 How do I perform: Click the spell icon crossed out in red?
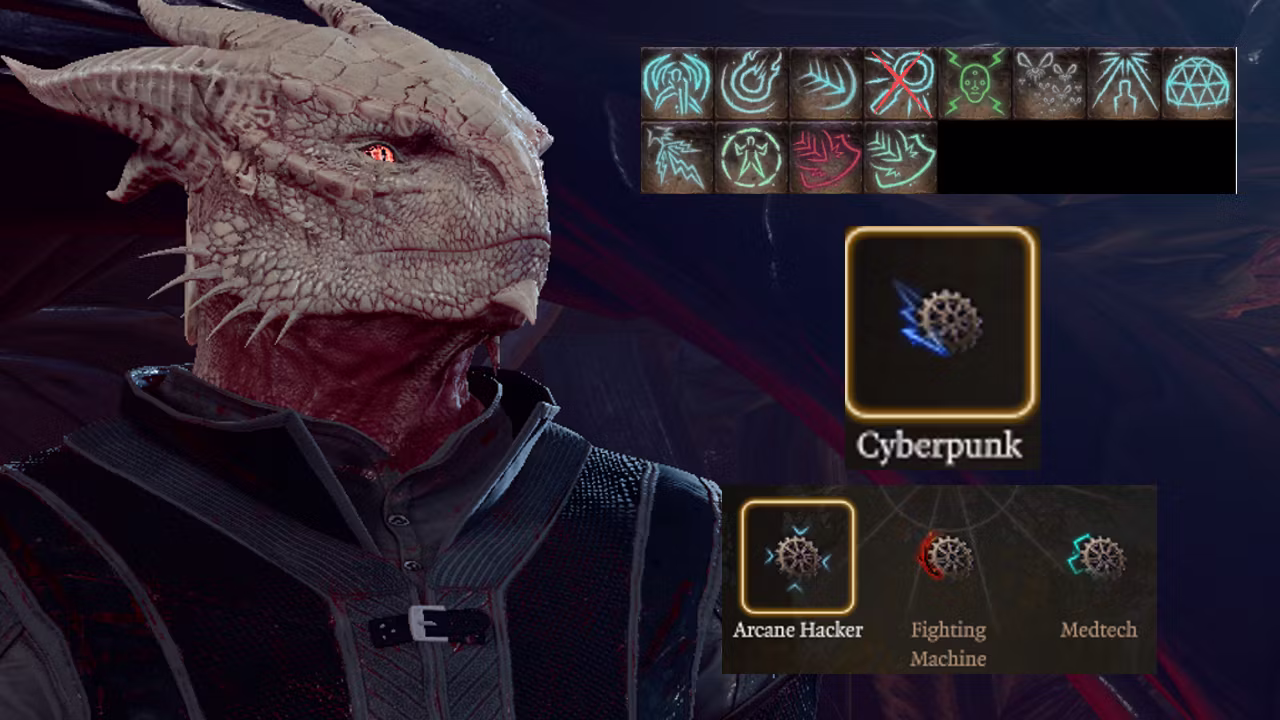pos(900,83)
